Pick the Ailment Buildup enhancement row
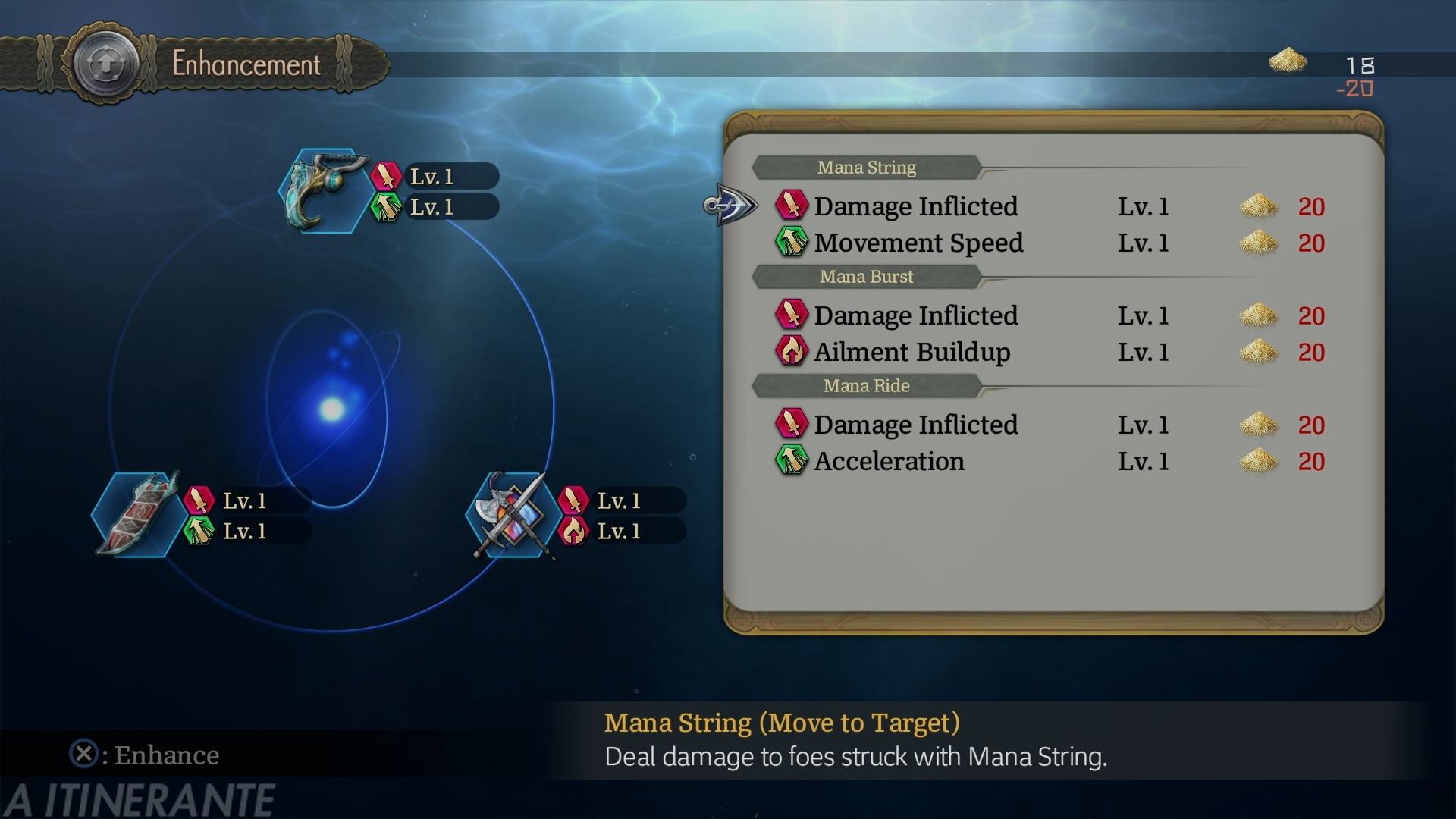1456x819 pixels. tap(912, 352)
